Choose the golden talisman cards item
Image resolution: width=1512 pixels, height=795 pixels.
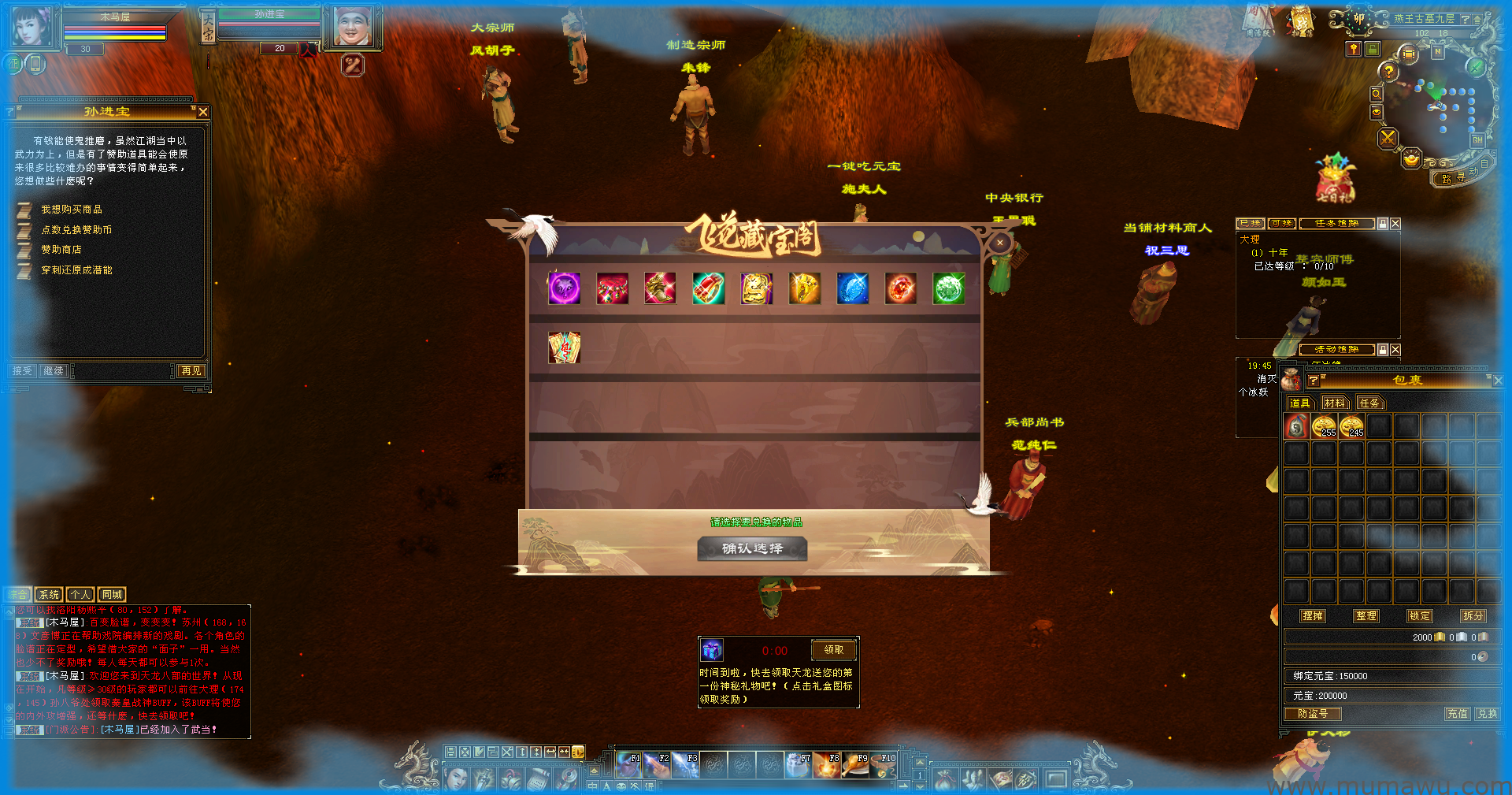click(564, 347)
